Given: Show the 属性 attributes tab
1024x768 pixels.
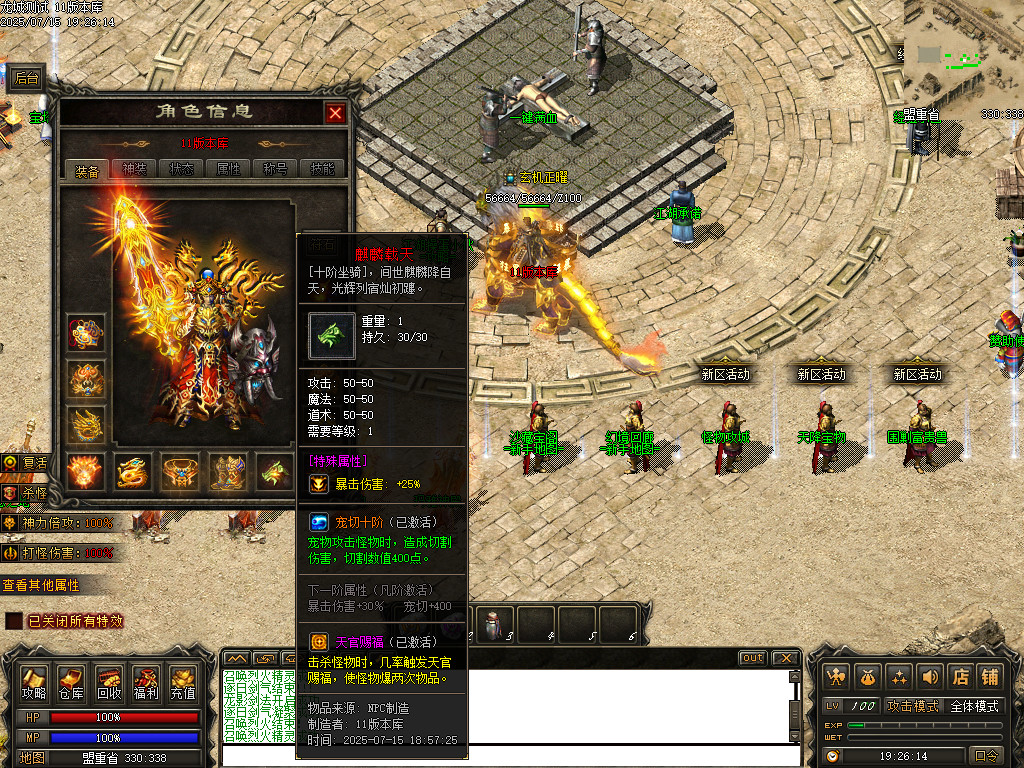Looking at the screenshot, I should (x=229, y=169).
